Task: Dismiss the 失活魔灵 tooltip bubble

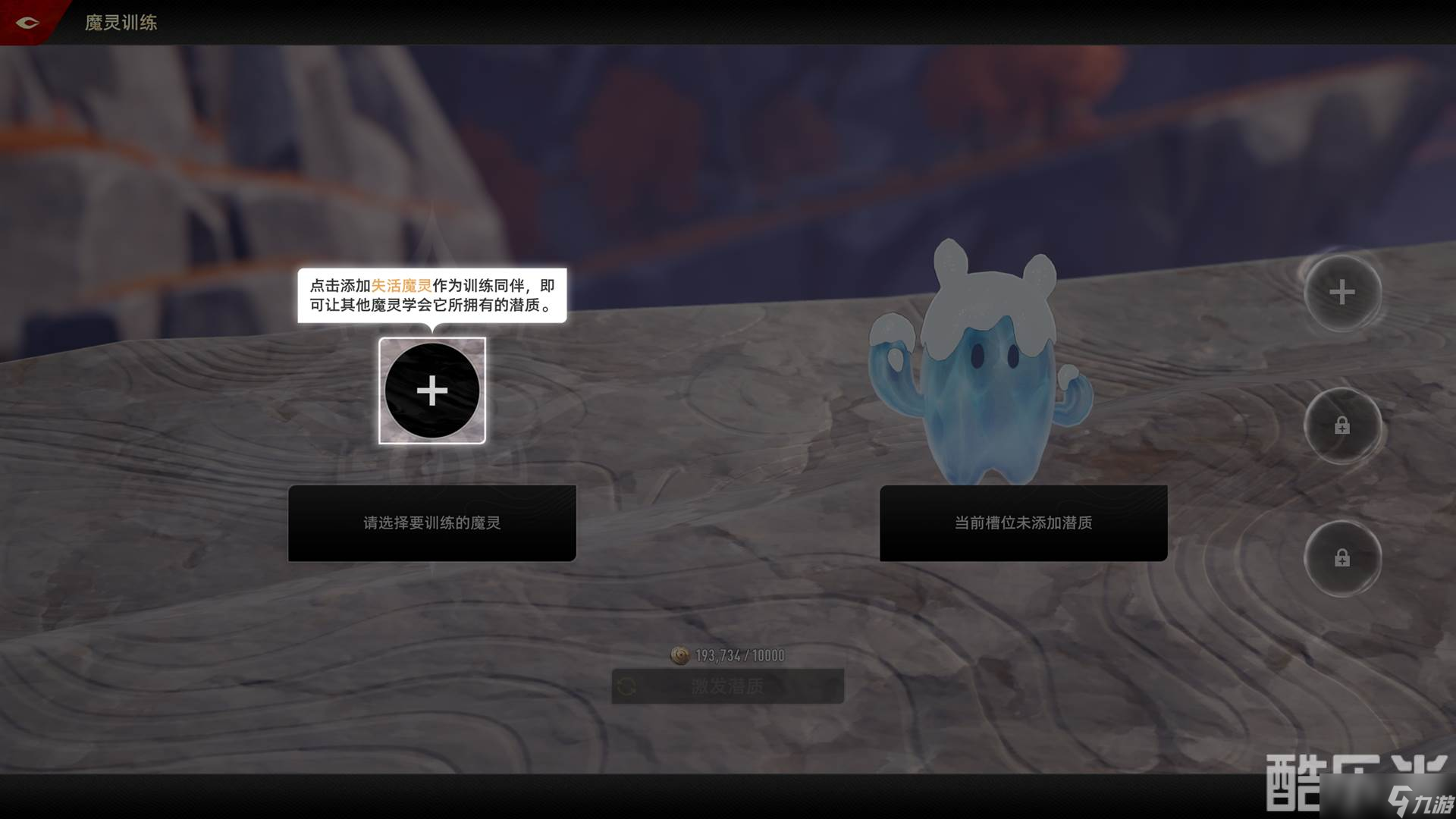Action: pyautogui.click(x=431, y=298)
